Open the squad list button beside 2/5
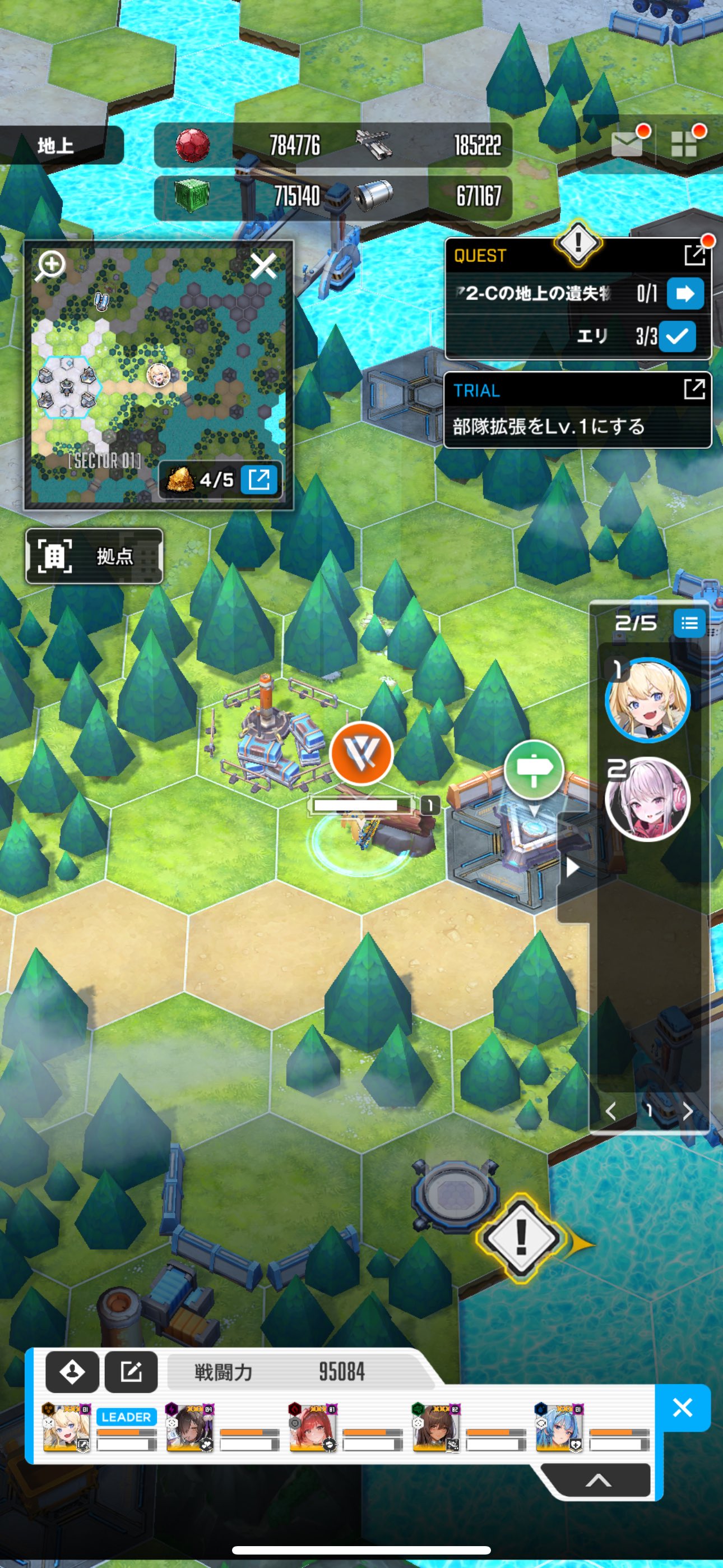723x1568 pixels. pos(689,622)
